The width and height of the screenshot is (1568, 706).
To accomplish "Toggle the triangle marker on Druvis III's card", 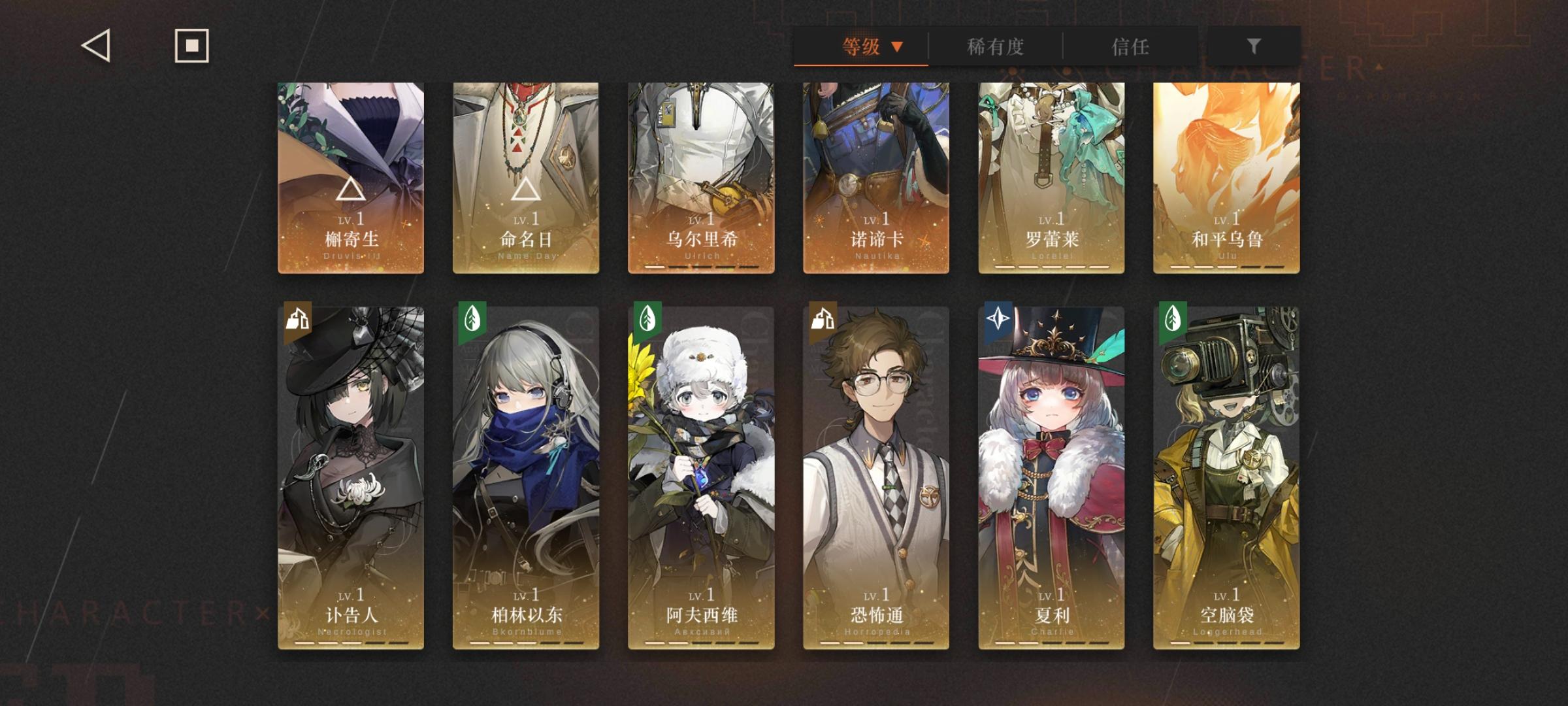I will click(x=351, y=189).
